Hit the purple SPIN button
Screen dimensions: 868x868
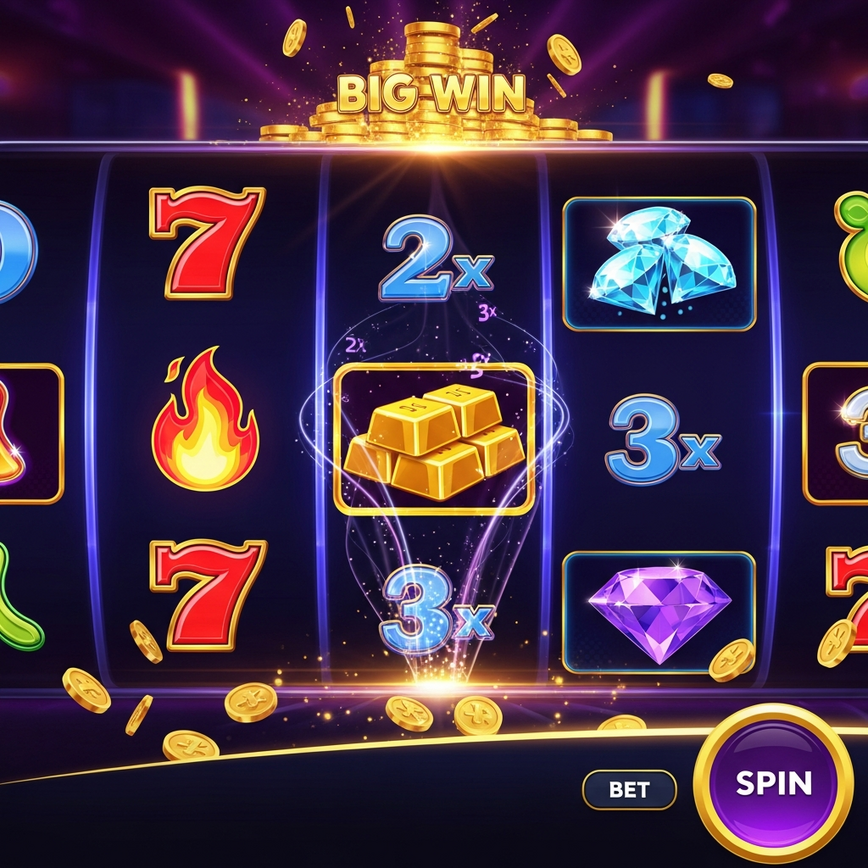point(773,783)
